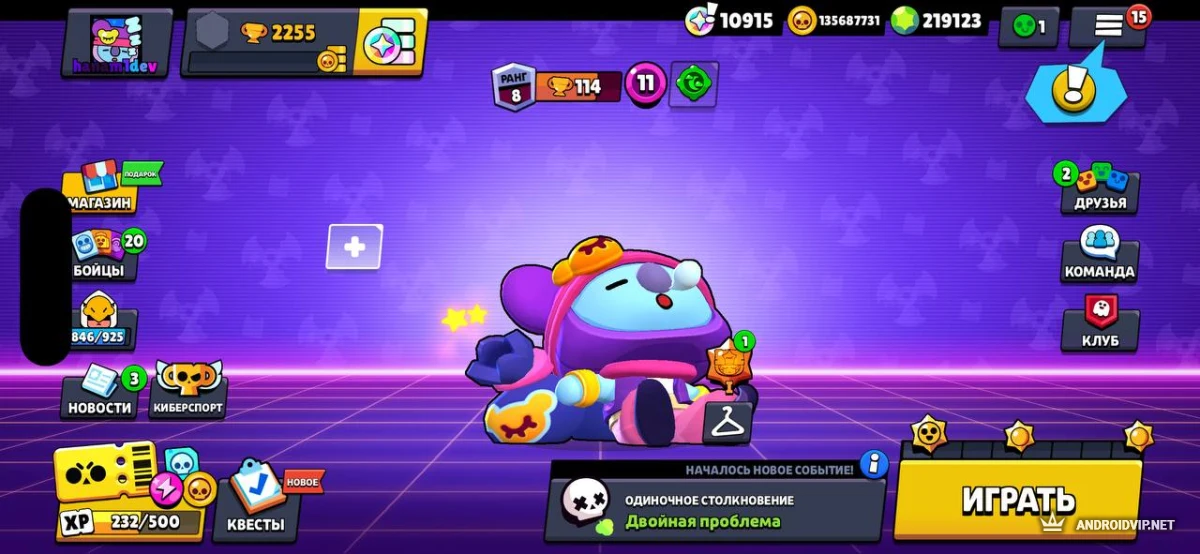
Task: Open the НОВОСТИ news panel
Action: click(x=99, y=393)
